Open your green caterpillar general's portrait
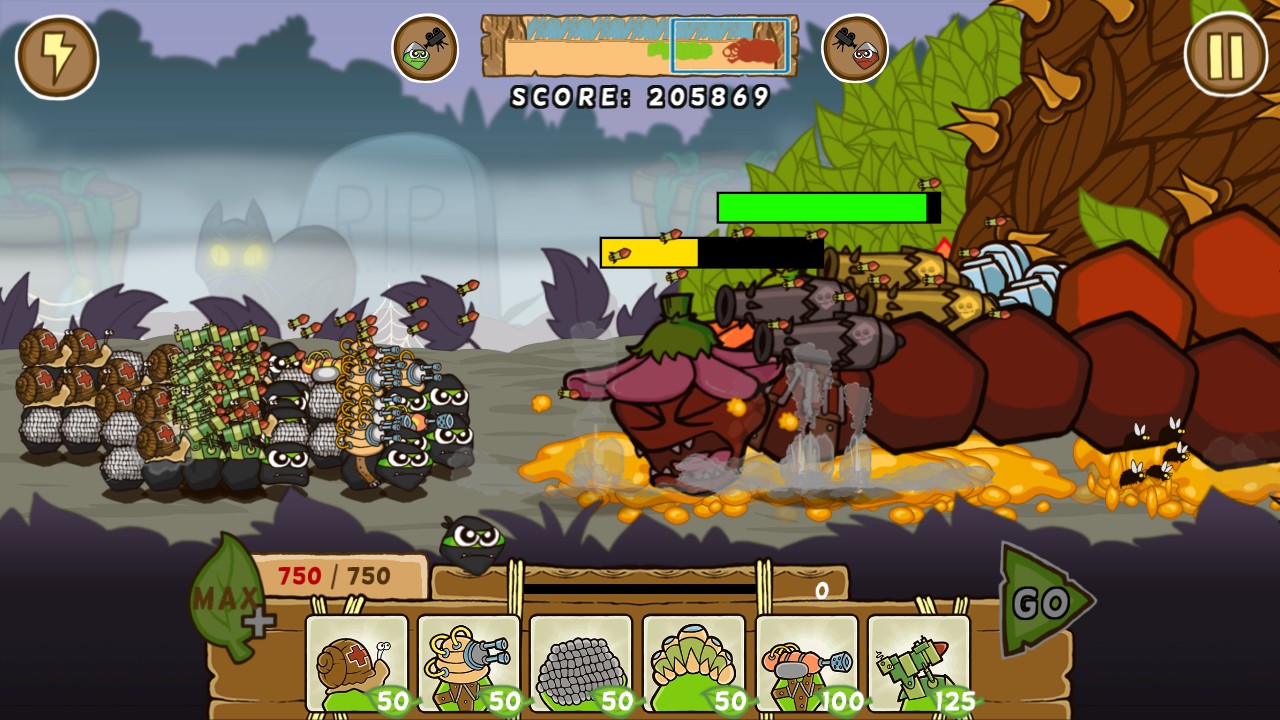Viewport: 1280px width, 720px height. coord(425,47)
